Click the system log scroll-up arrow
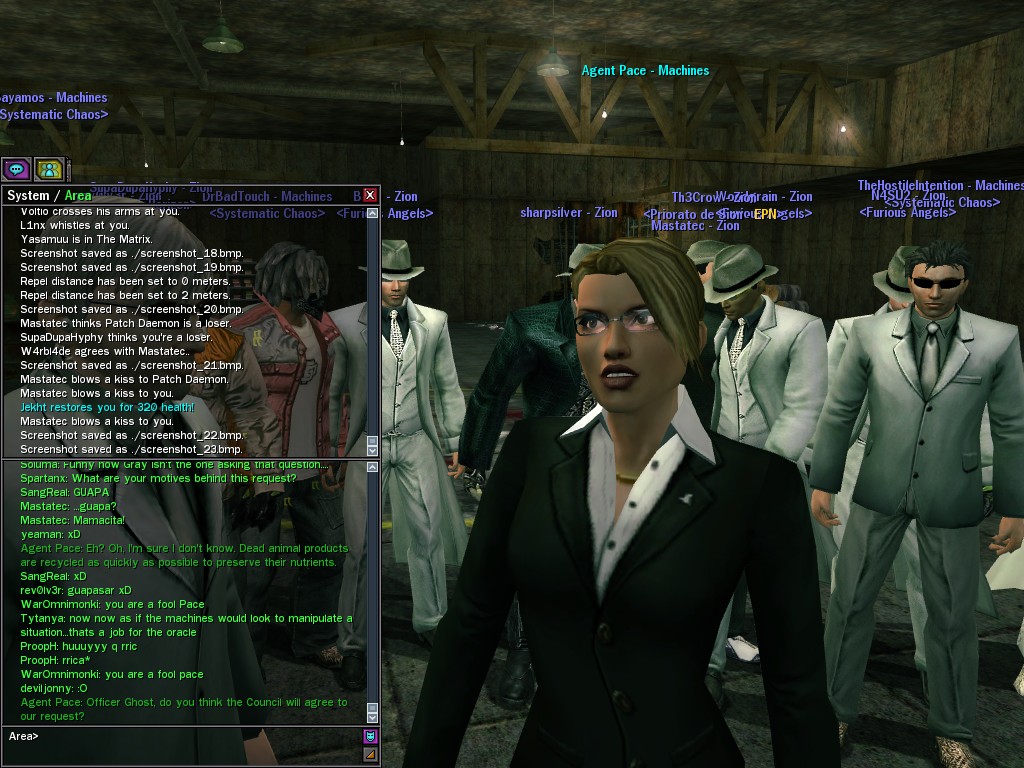This screenshot has height=768, width=1024. tap(372, 213)
